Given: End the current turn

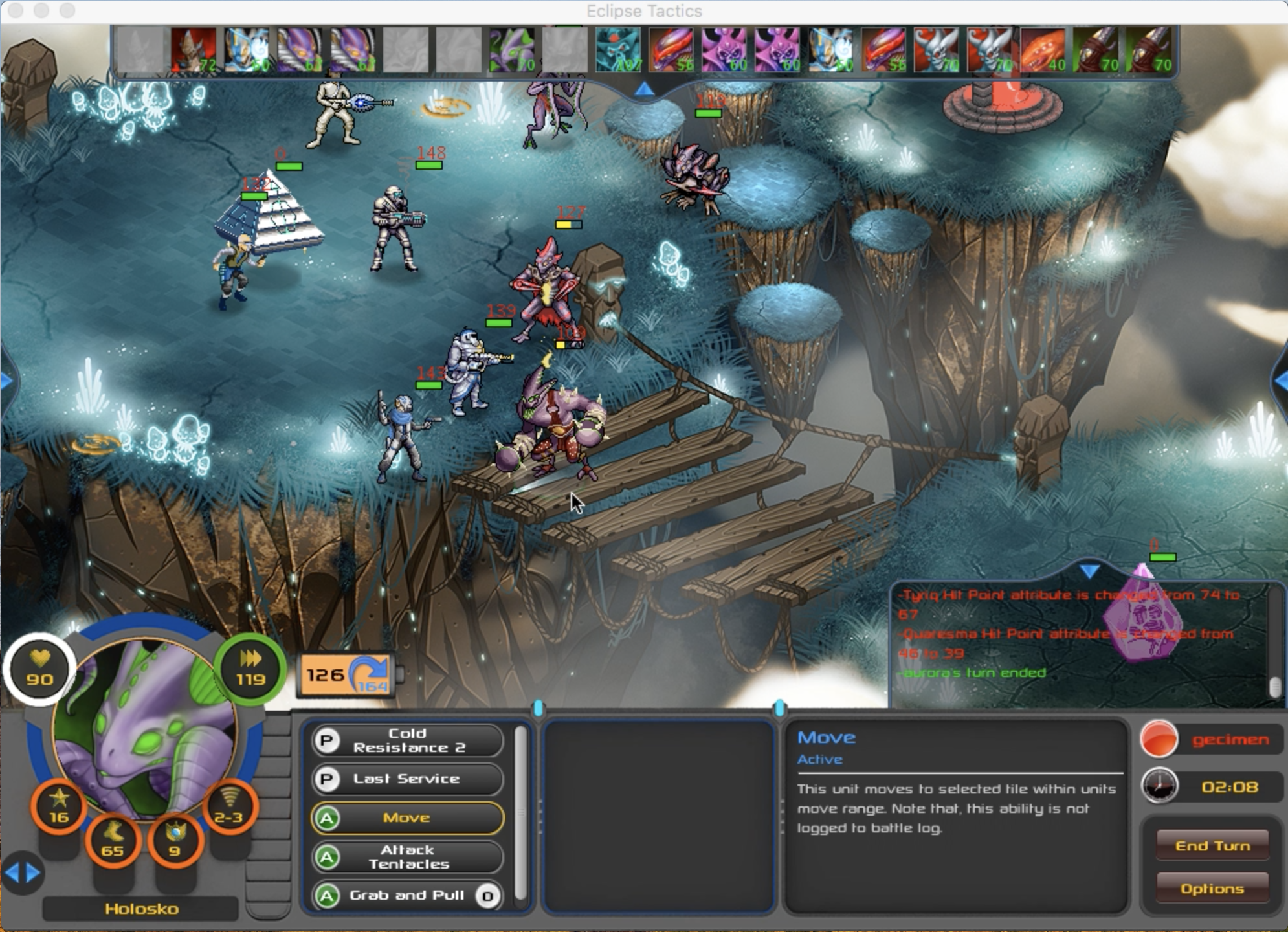Looking at the screenshot, I should [1212, 846].
